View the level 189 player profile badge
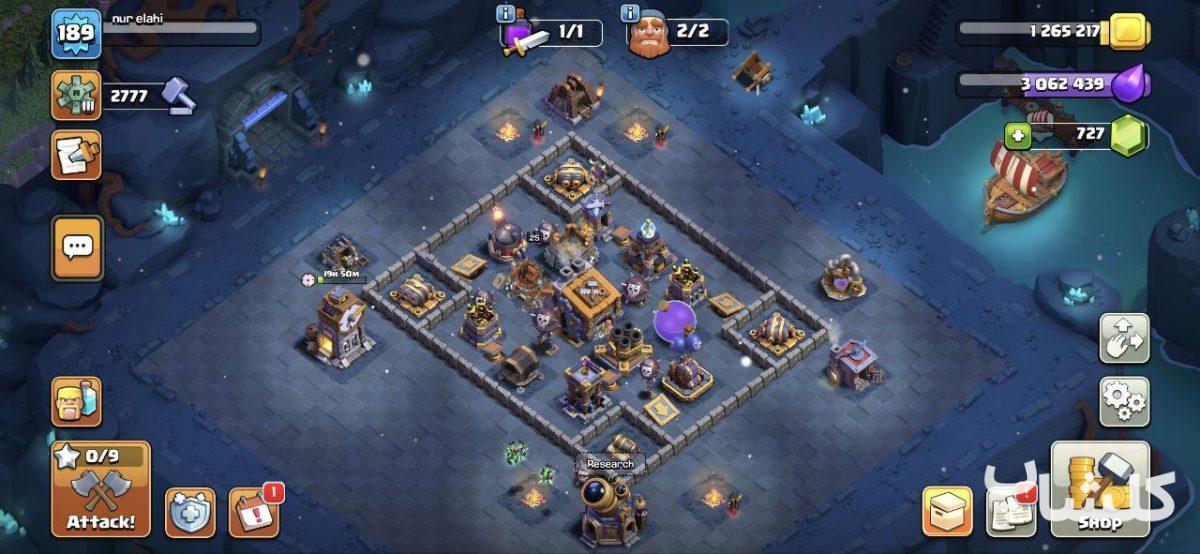Image resolution: width=1200 pixels, height=554 pixels. 76,33
